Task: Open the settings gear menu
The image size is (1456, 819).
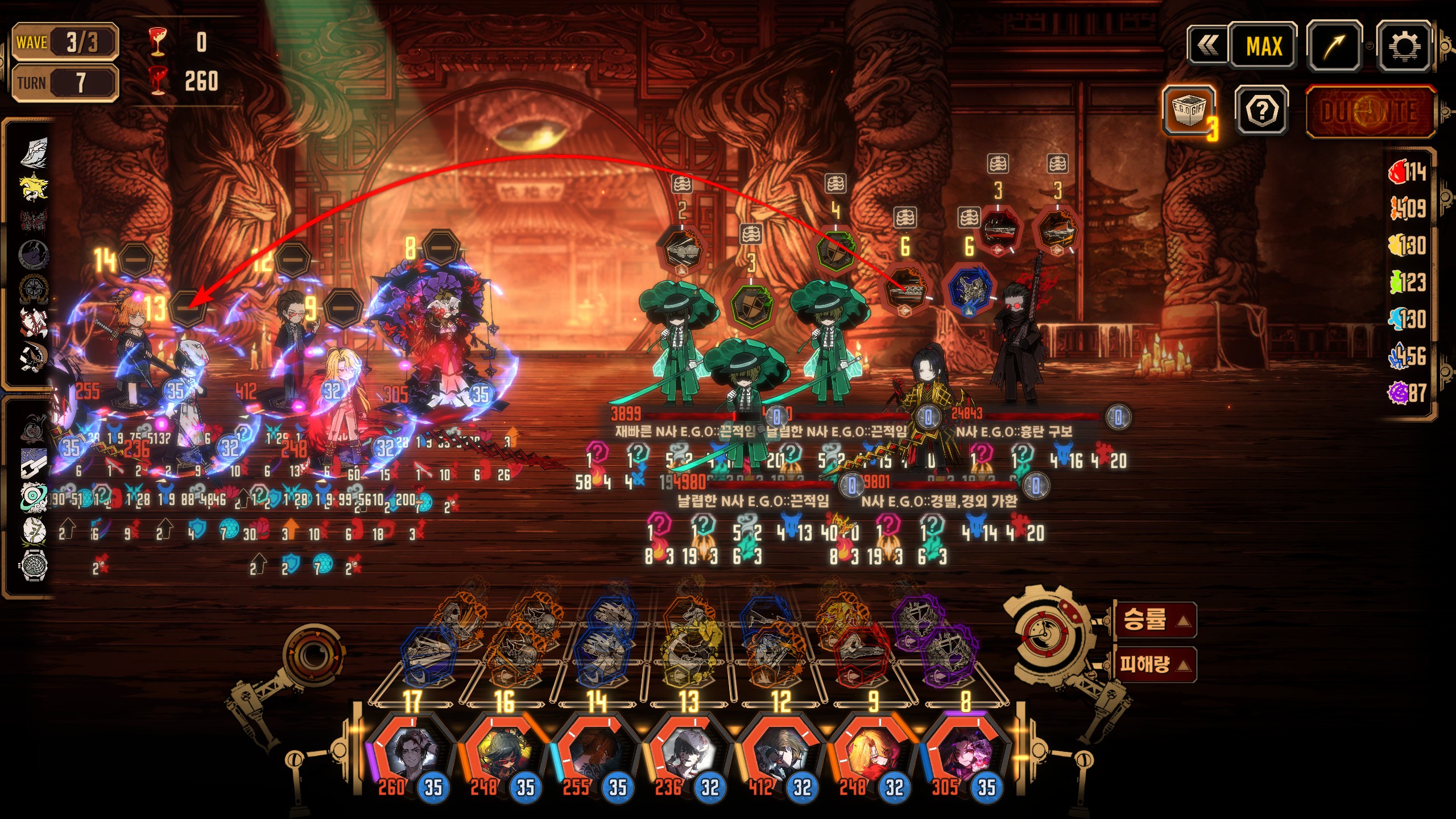Action: click(x=1404, y=47)
